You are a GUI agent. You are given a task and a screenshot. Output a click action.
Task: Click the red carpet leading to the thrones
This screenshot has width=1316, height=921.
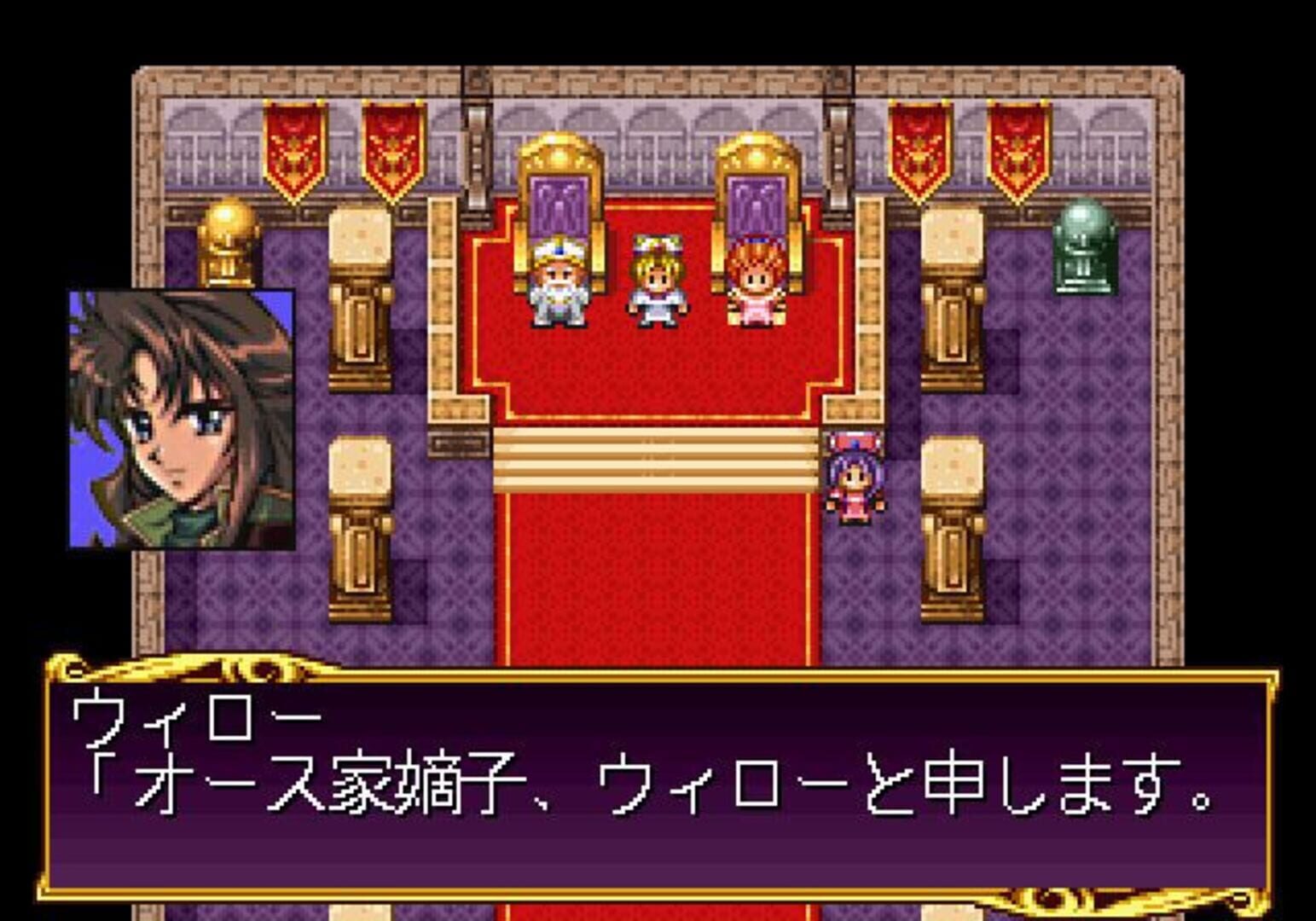657,580
